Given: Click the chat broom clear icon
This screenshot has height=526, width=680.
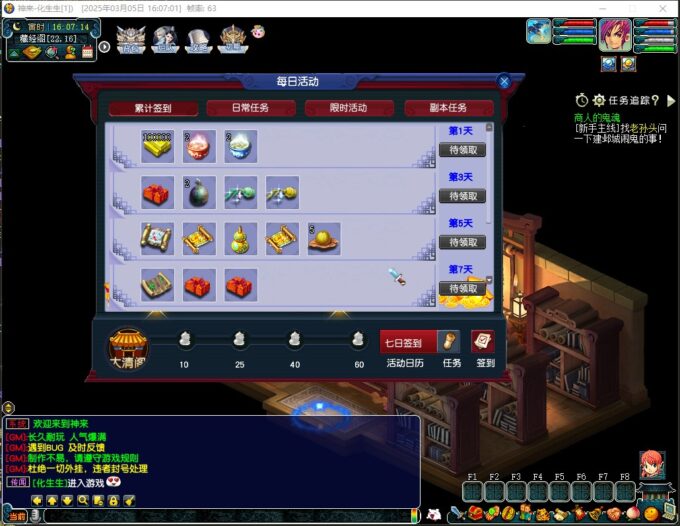Looking at the screenshot, I should pyautogui.click(x=129, y=499).
